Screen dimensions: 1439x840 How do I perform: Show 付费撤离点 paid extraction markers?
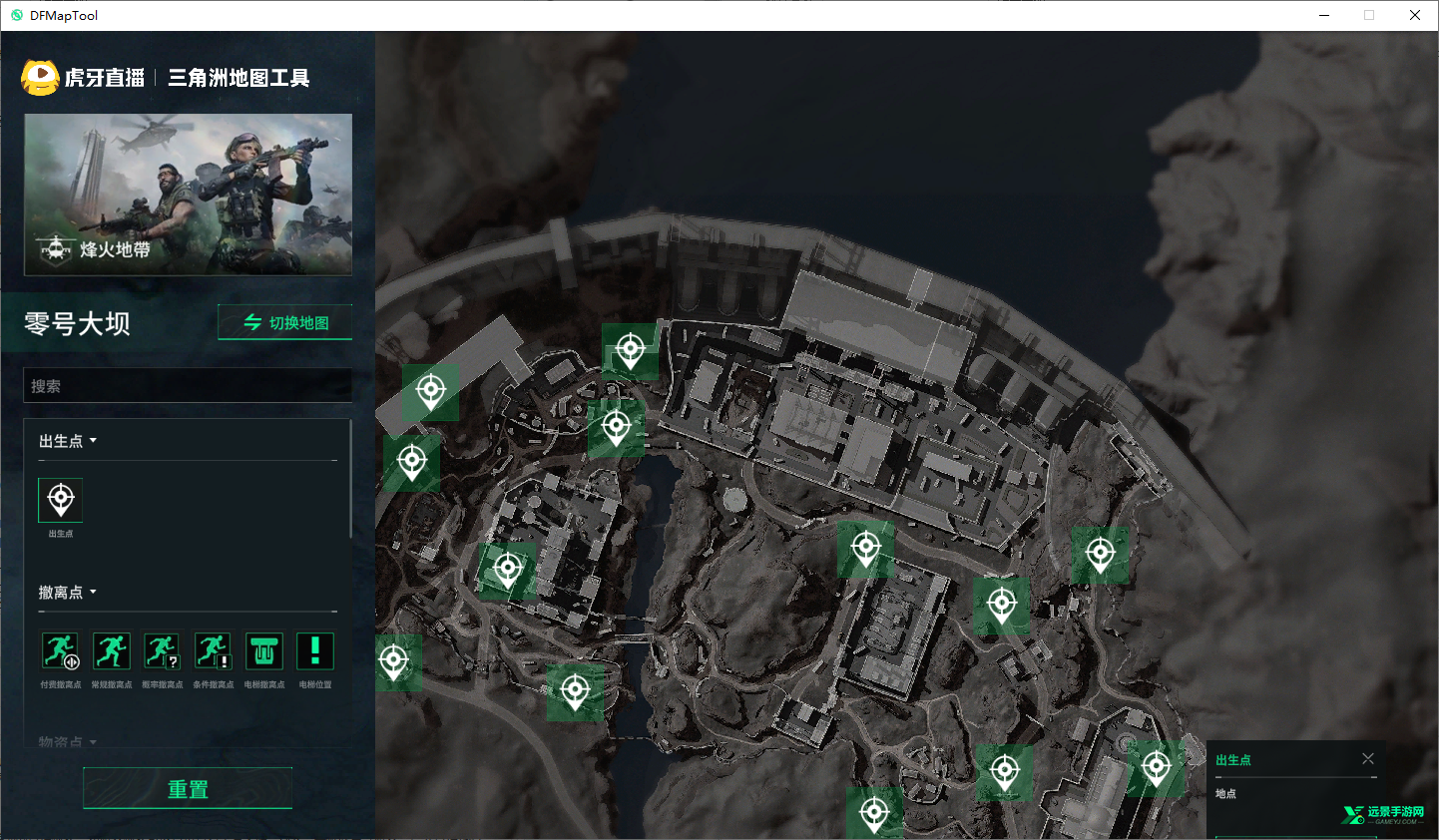tap(60, 651)
